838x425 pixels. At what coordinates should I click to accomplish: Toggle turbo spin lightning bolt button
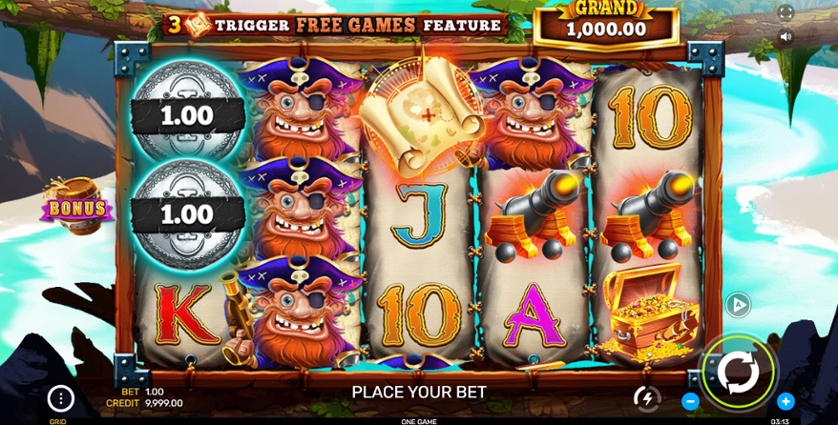click(x=647, y=398)
